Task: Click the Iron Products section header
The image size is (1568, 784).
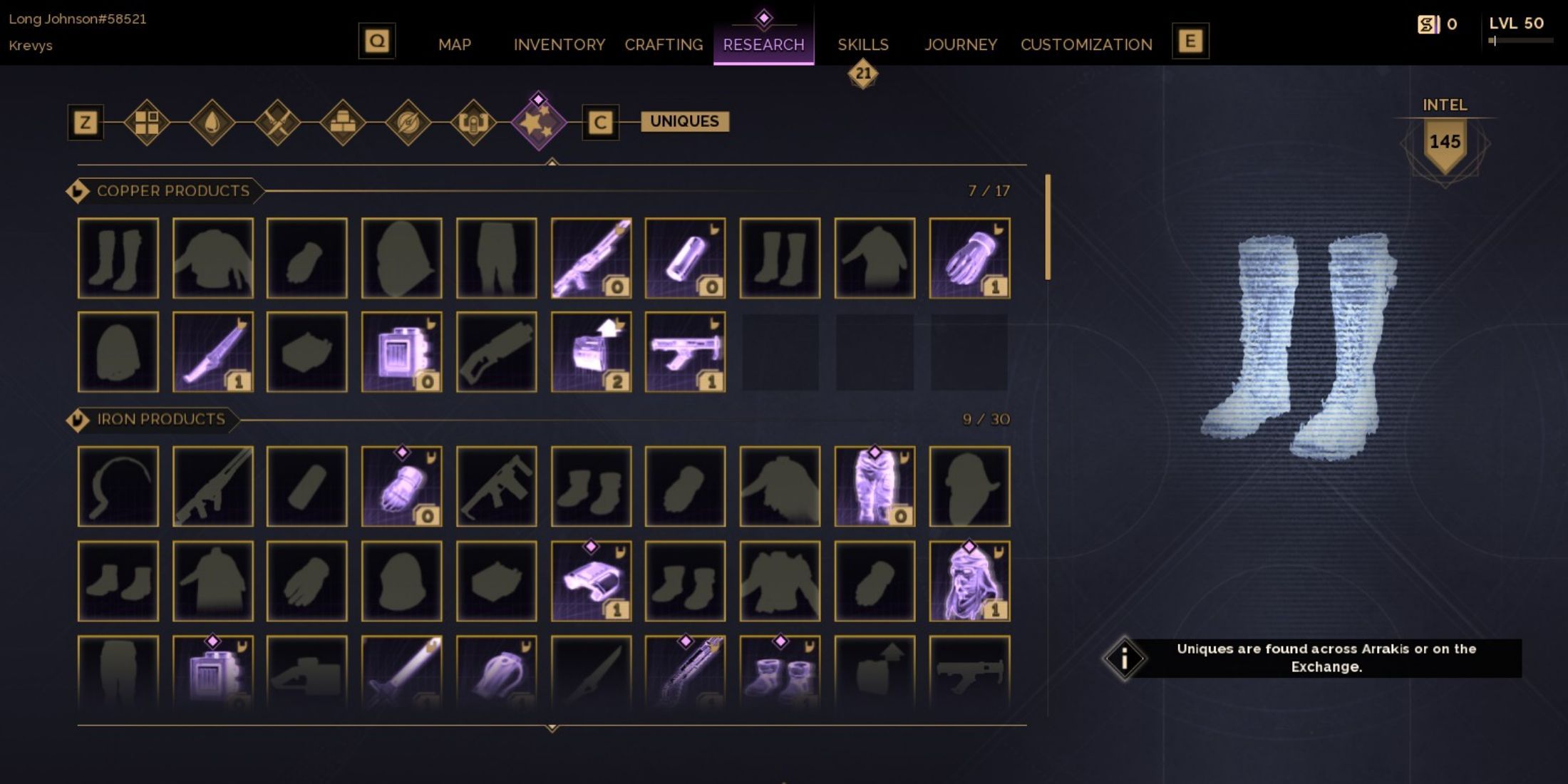Action: [x=160, y=419]
